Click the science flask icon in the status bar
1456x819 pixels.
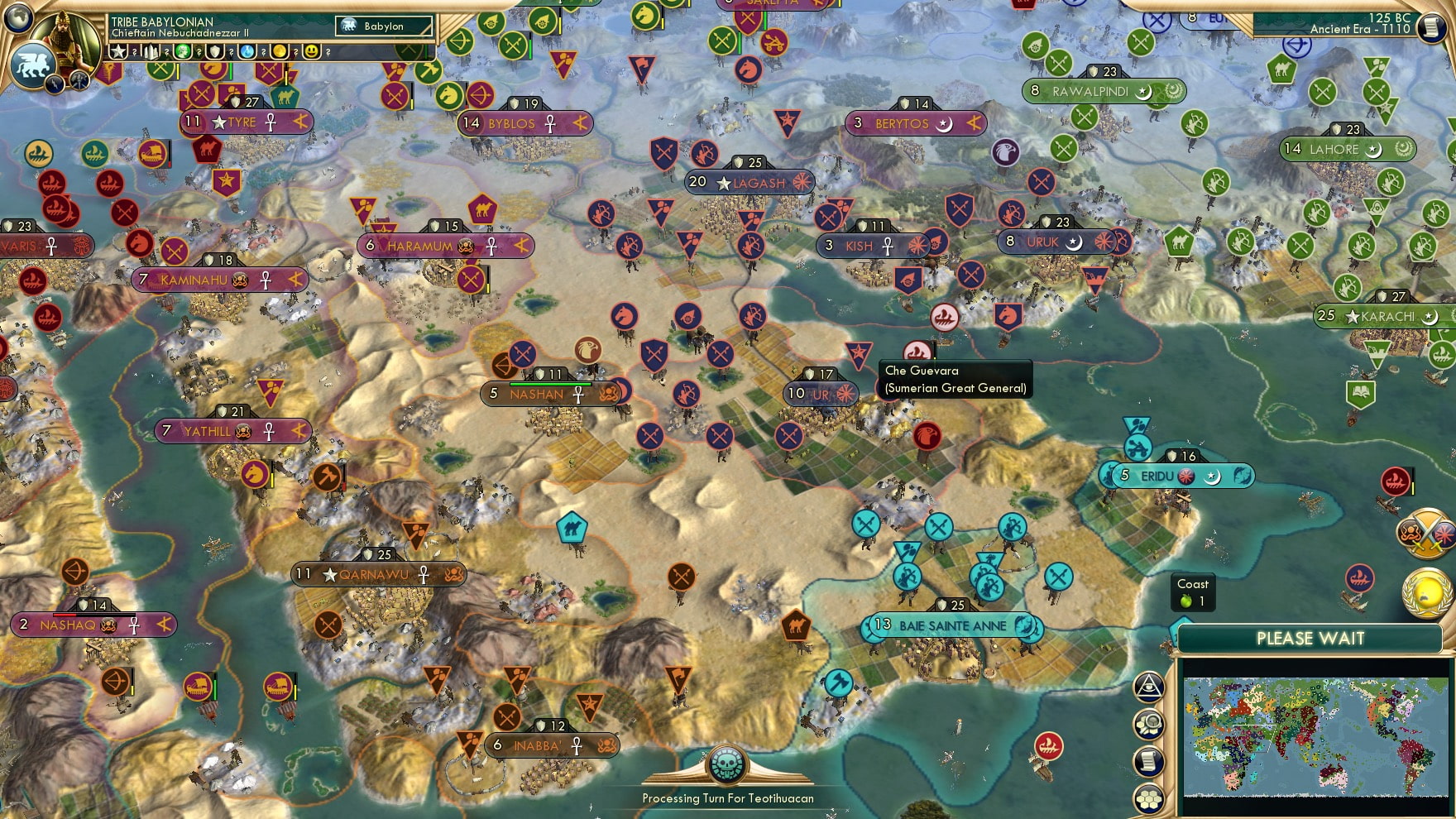(246, 52)
